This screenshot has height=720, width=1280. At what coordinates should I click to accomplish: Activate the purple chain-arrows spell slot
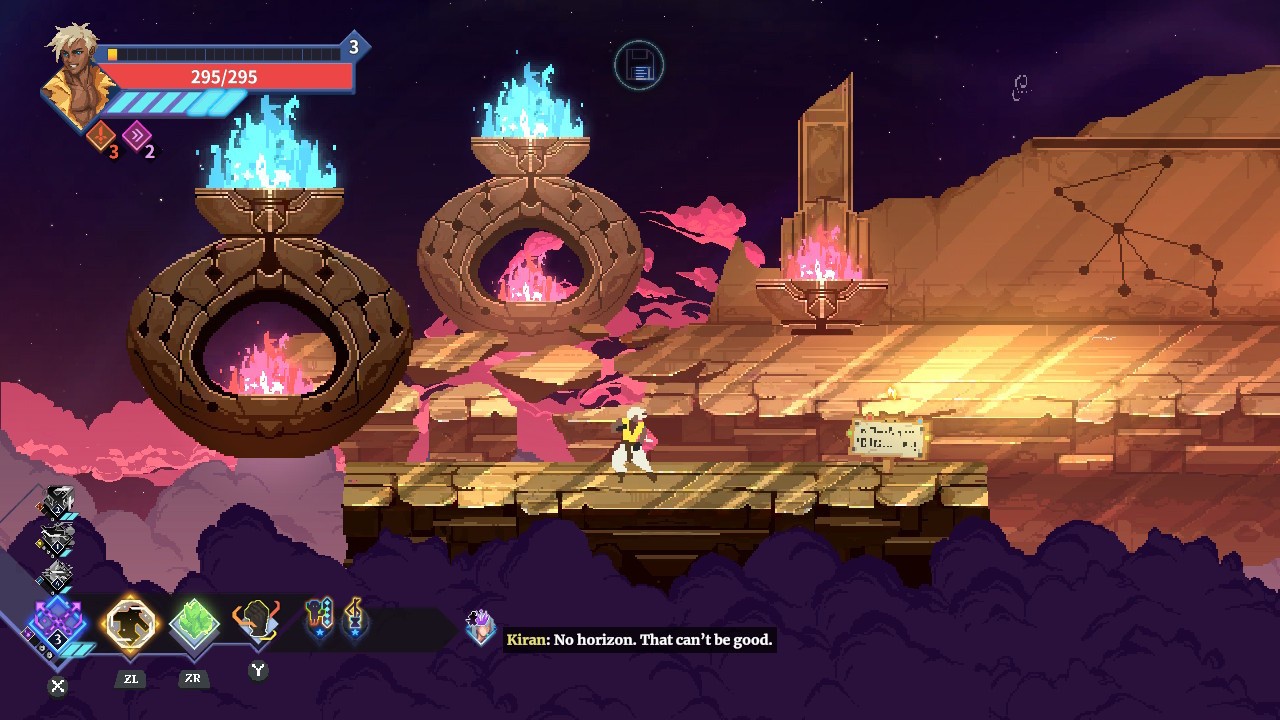pyautogui.click(x=58, y=624)
